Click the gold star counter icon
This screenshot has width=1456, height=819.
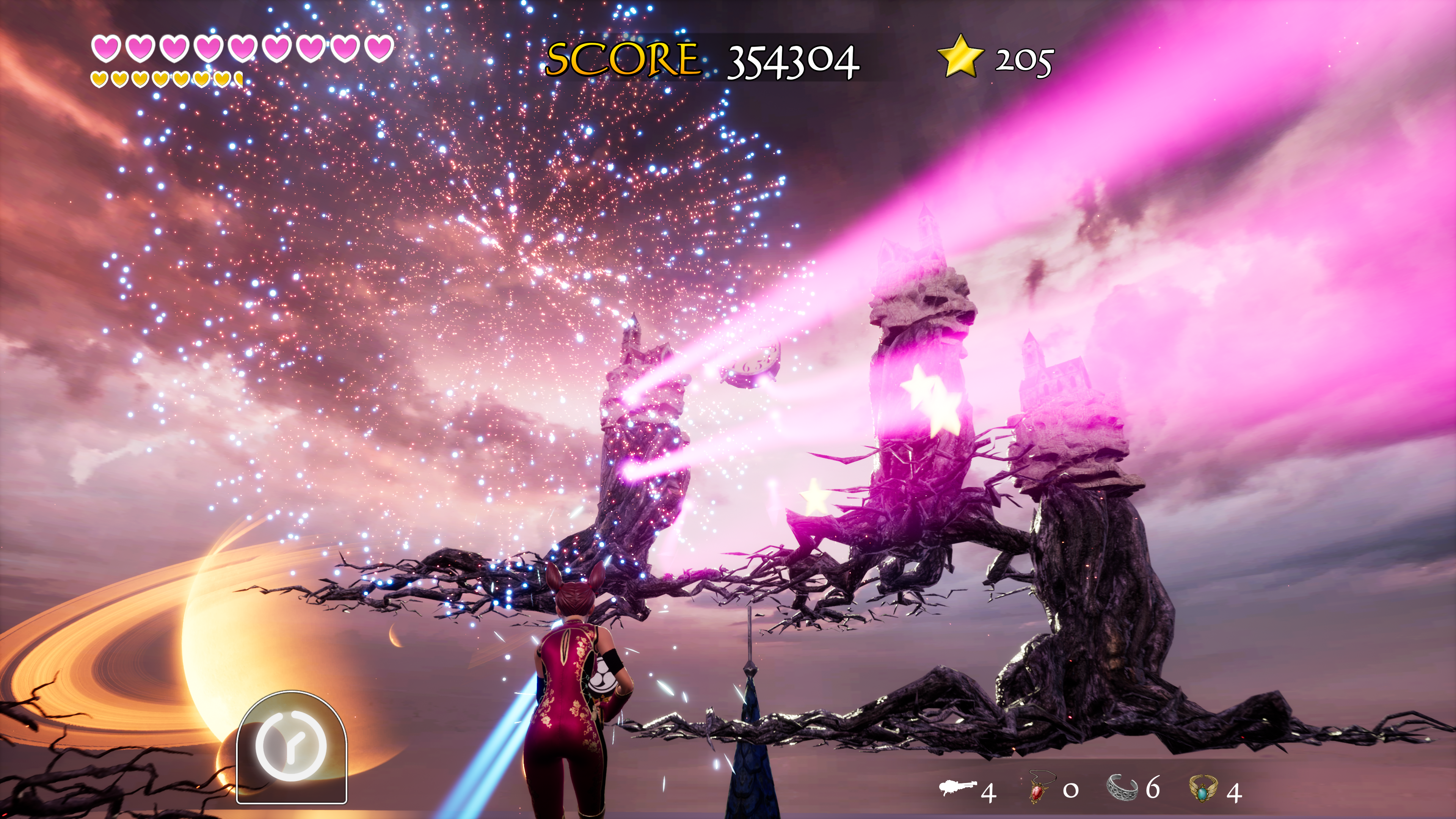[x=959, y=56]
